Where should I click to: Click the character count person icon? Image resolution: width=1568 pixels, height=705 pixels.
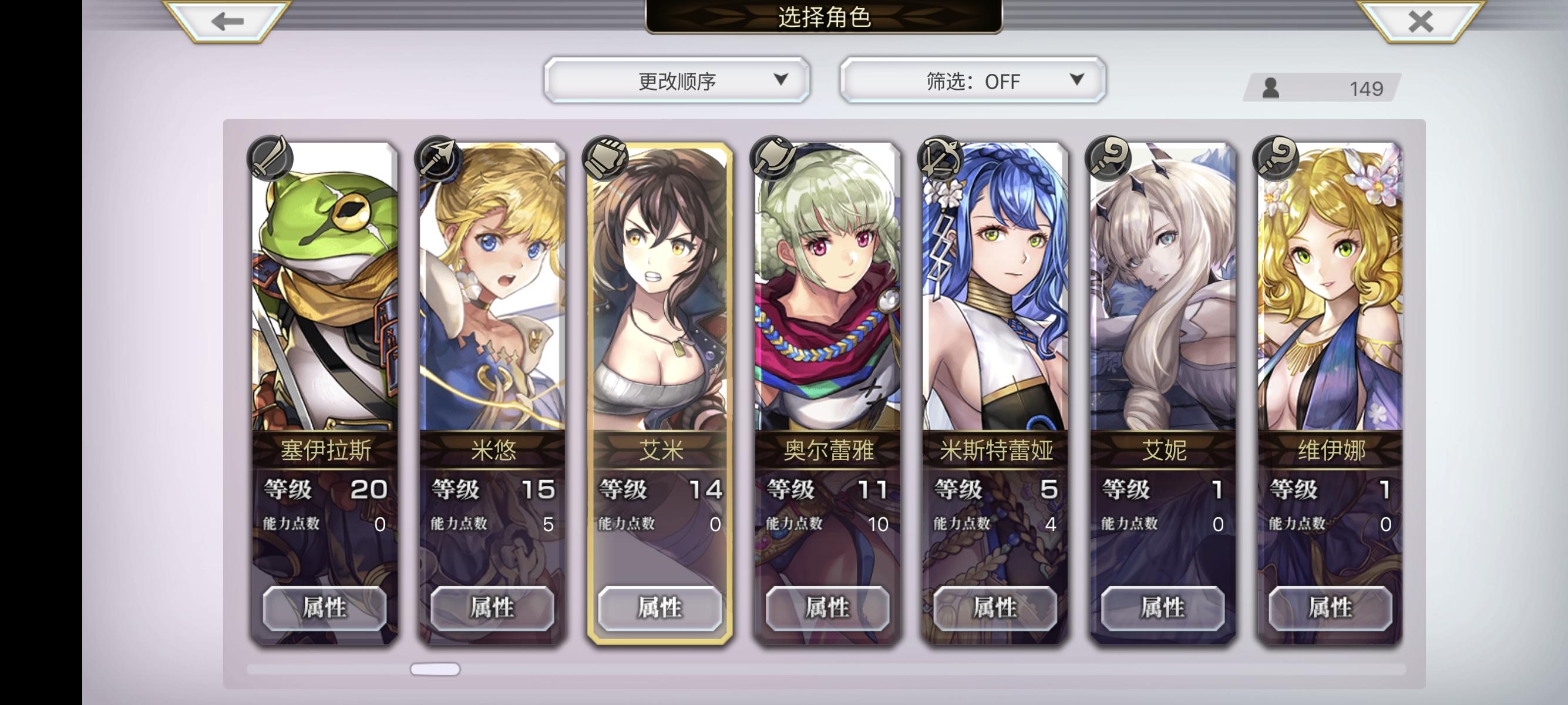[x=1271, y=88]
